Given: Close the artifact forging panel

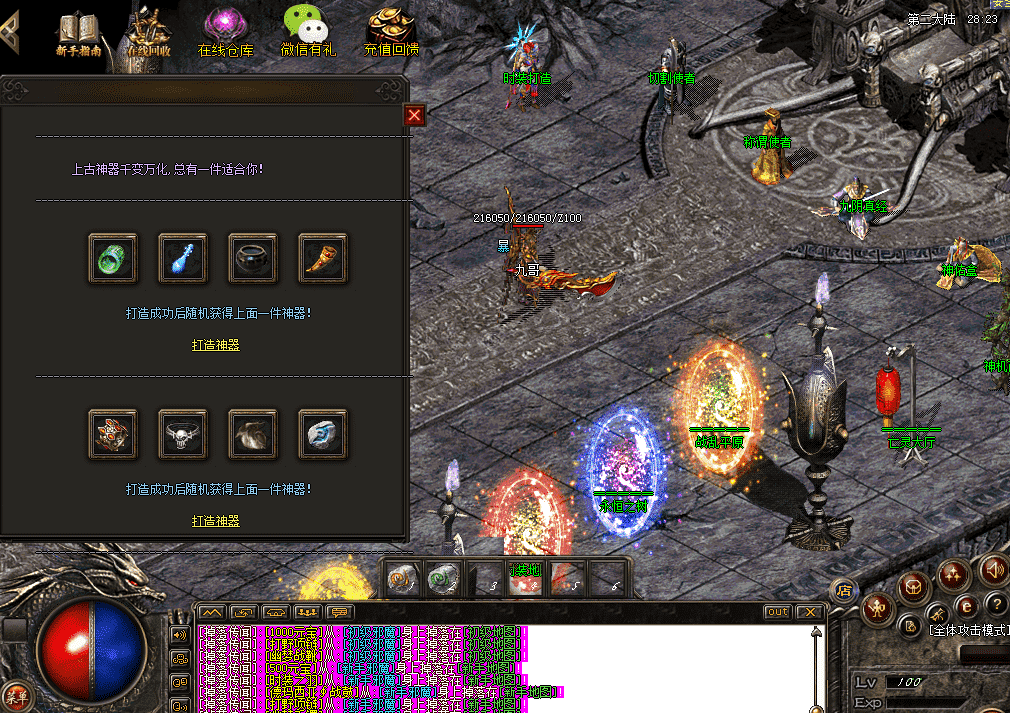Looking at the screenshot, I should point(414,116).
